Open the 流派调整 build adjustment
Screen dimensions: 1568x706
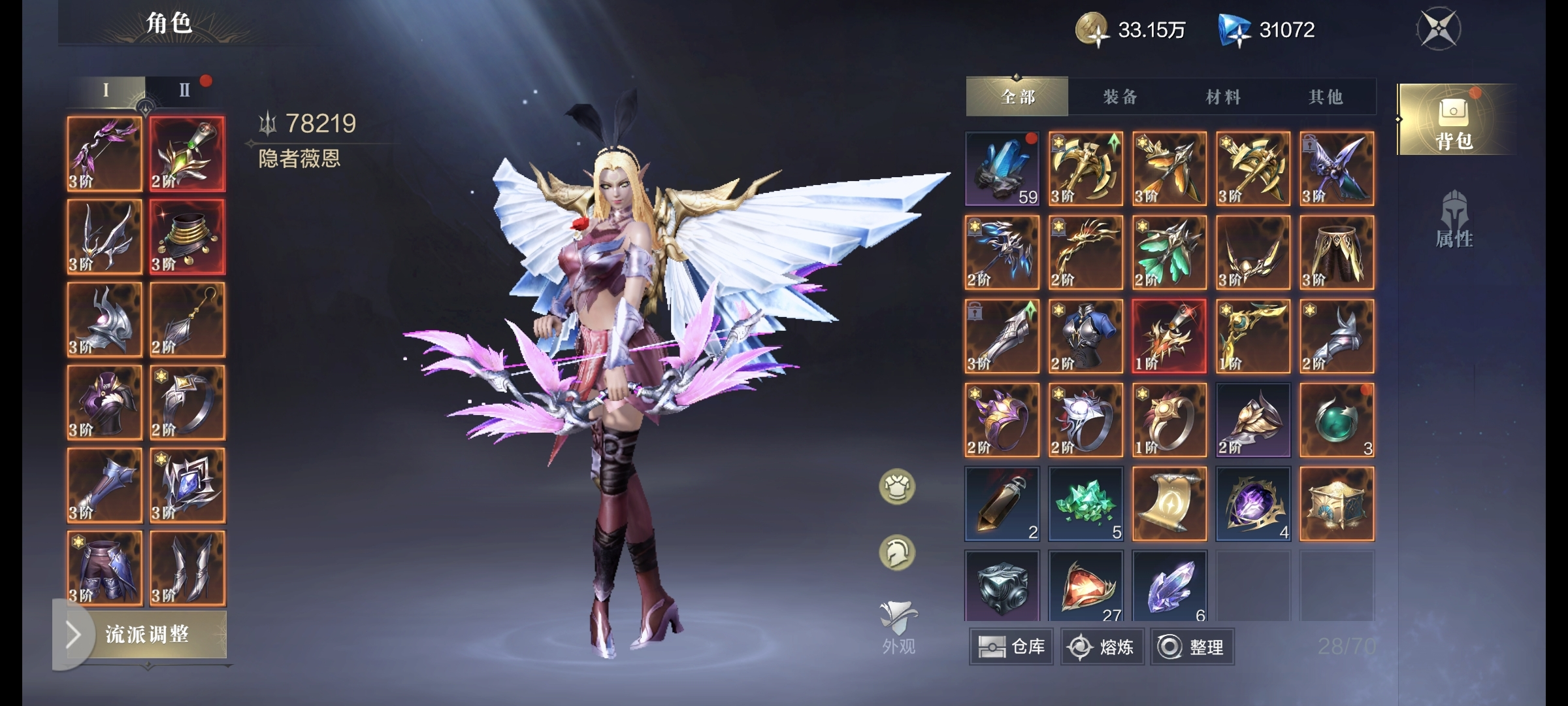click(146, 634)
